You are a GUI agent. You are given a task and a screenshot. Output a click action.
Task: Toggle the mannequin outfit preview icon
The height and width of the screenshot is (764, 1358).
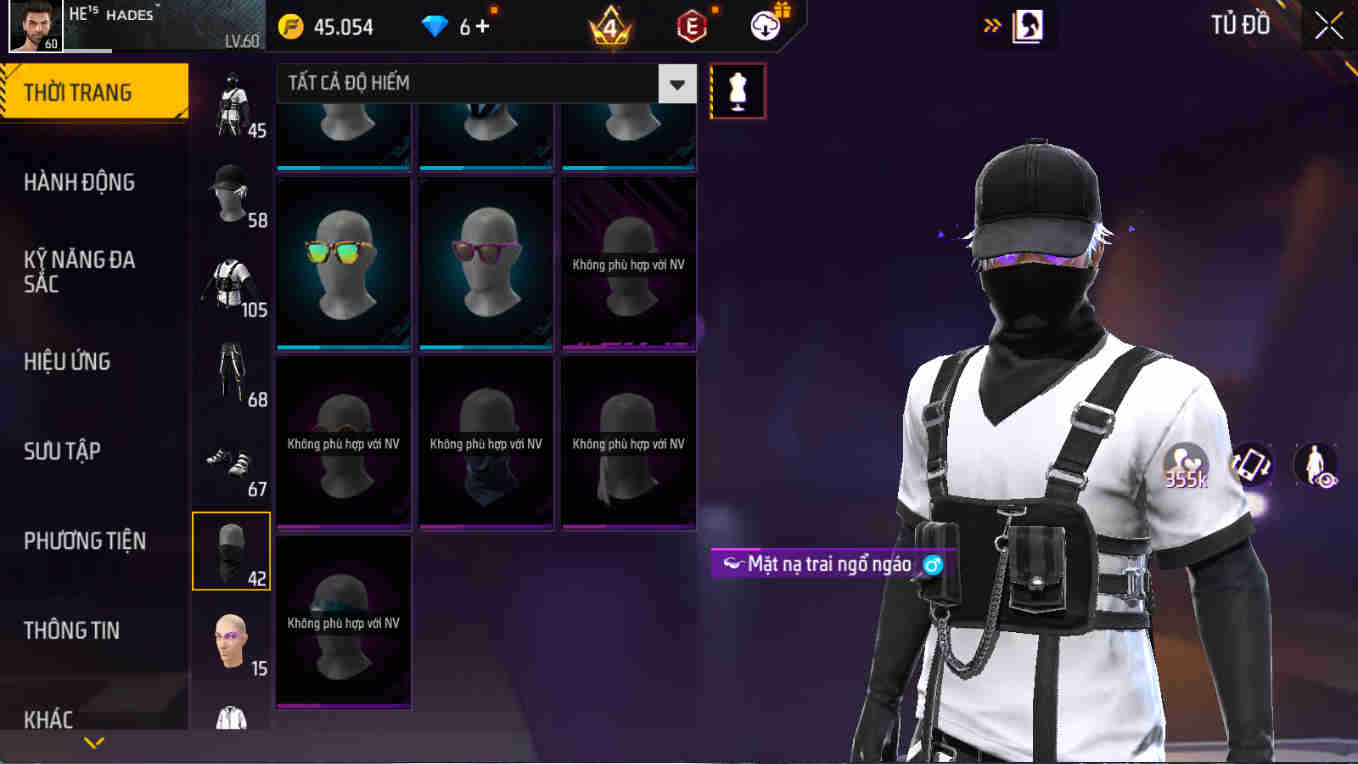[737, 90]
